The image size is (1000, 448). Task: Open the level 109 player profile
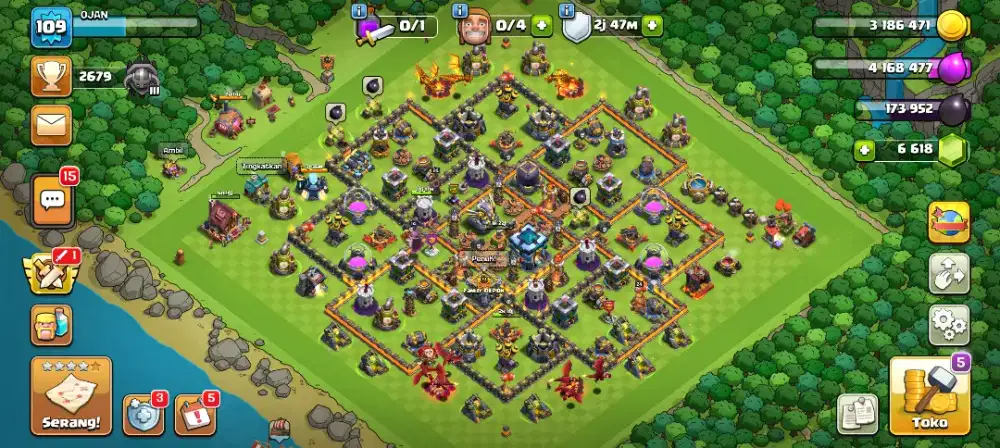50,28
